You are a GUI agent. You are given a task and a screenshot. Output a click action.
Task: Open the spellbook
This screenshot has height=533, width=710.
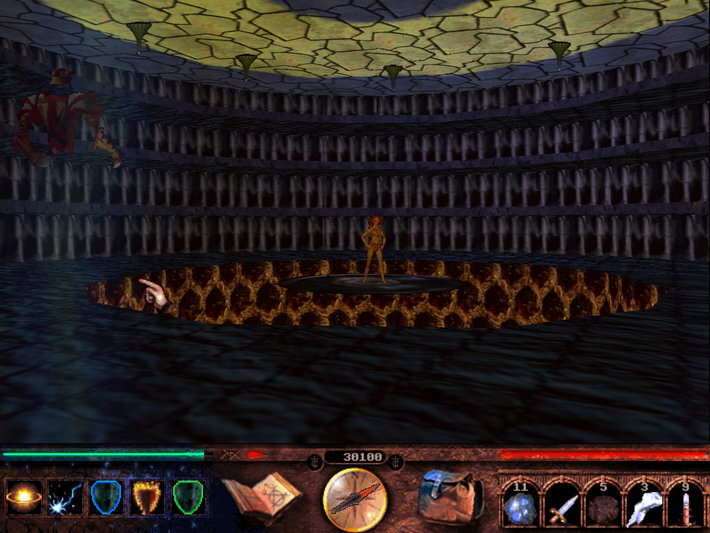[x=262, y=497]
